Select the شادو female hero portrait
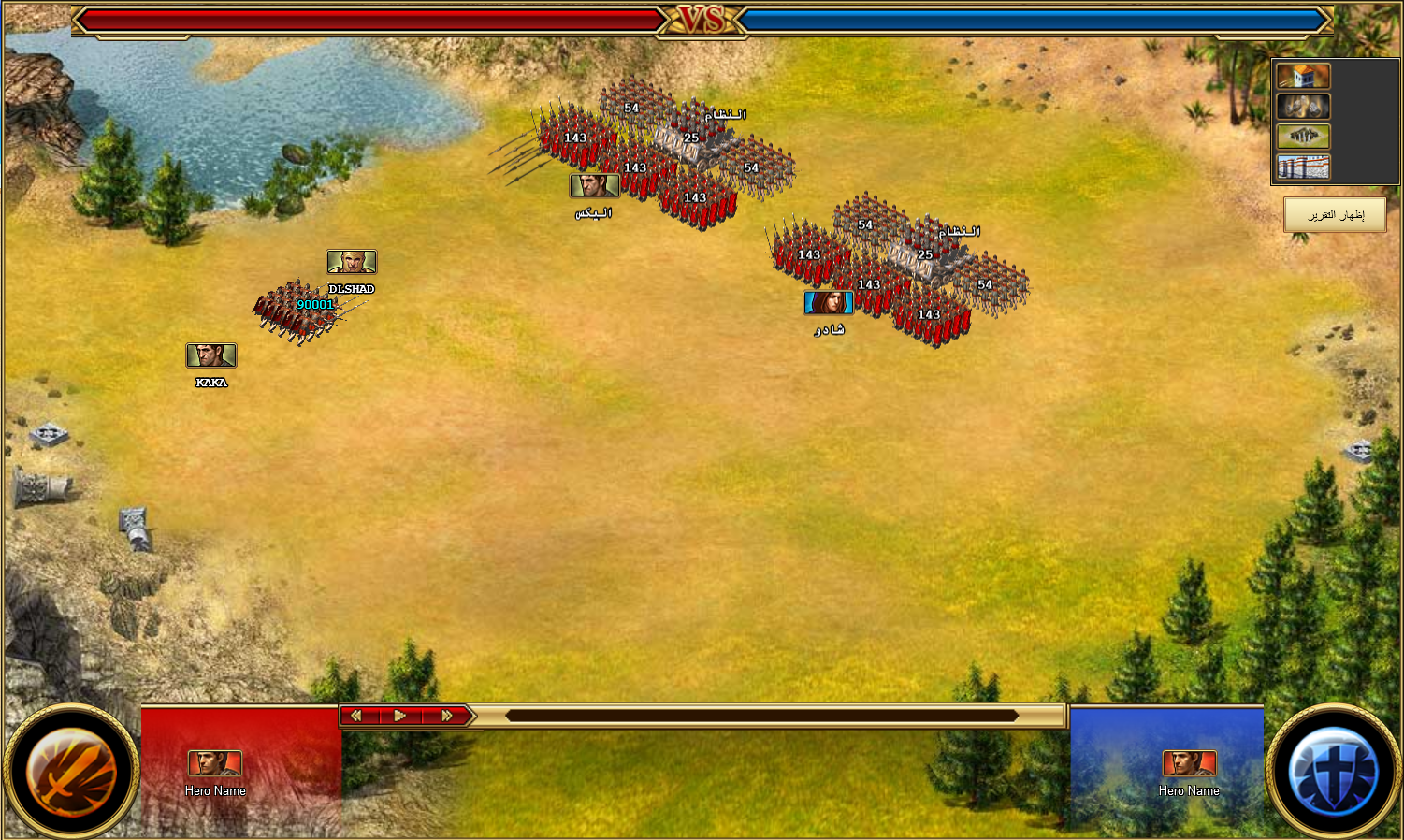This screenshot has width=1404, height=840. (x=828, y=302)
